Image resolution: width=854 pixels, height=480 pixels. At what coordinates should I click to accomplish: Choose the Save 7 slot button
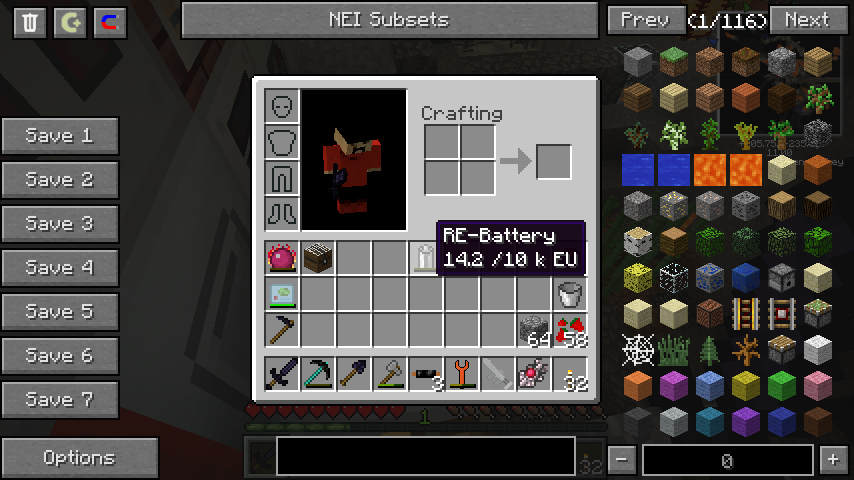click(x=60, y=400)
